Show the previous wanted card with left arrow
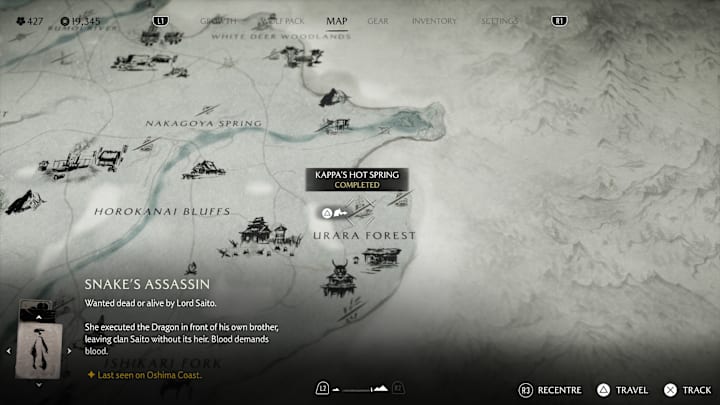The image size is (720, 405). coord(8,351)
